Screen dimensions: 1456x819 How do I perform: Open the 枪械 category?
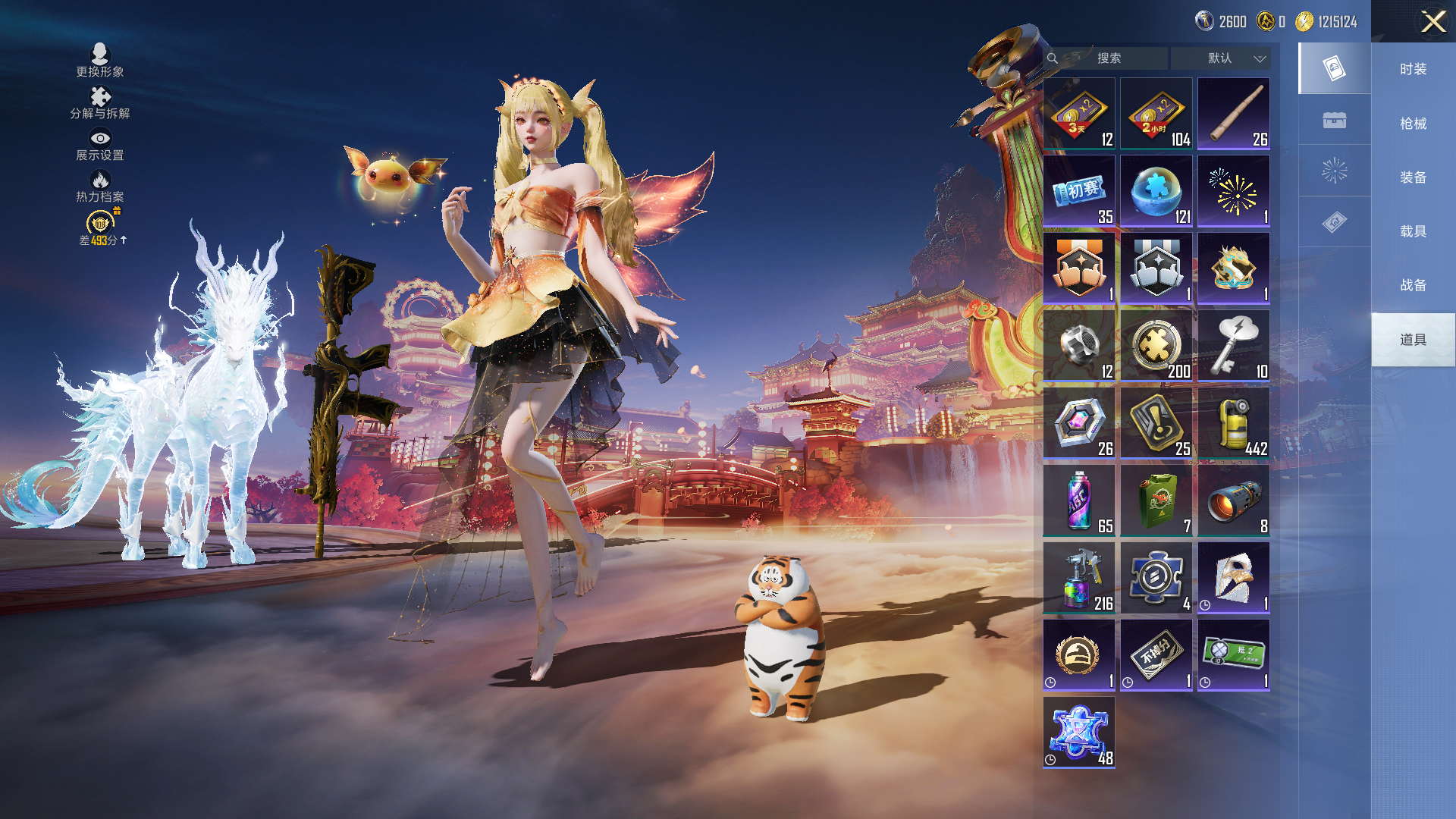[1413, 124]
